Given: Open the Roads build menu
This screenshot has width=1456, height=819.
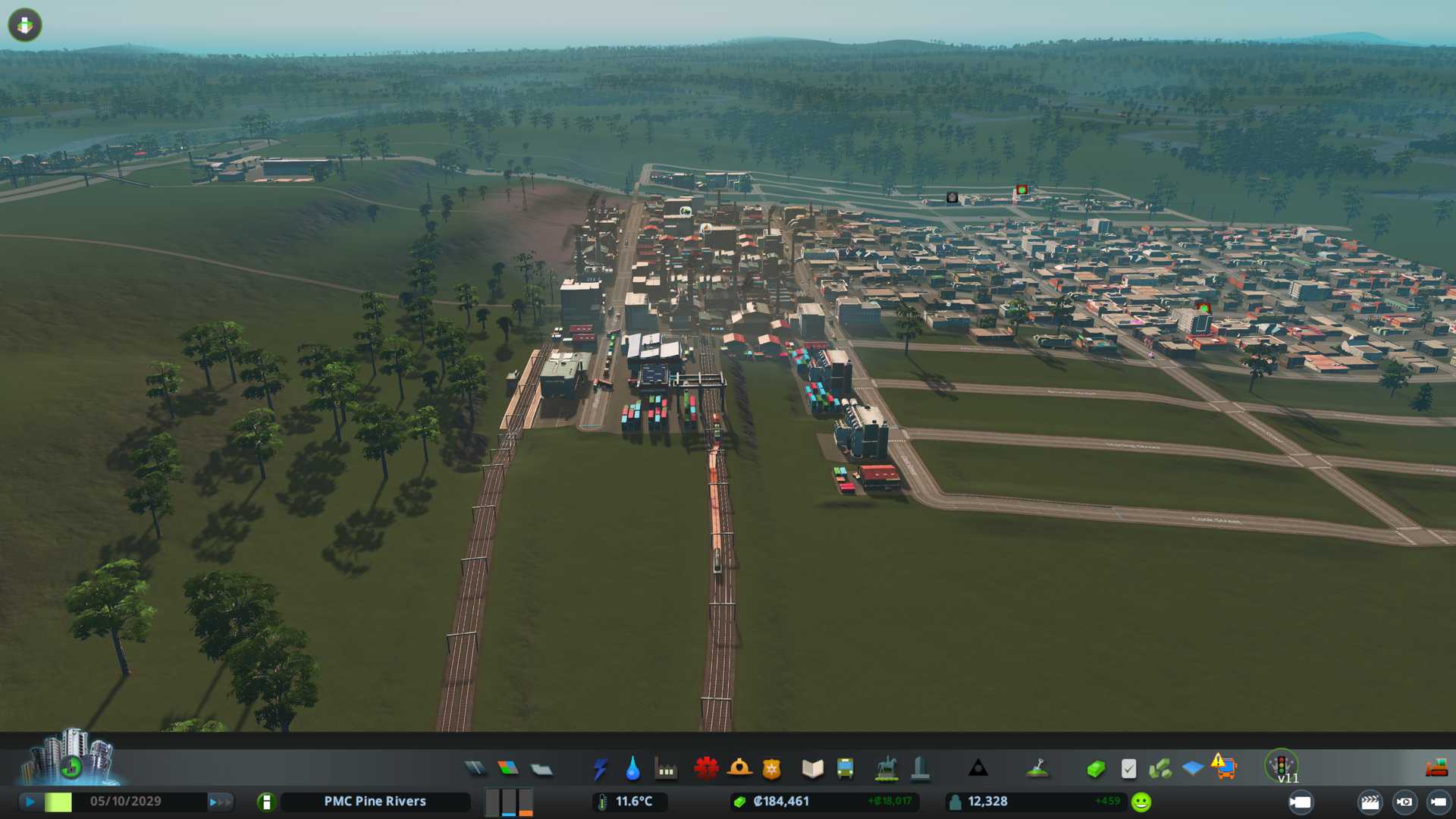Looking at the screenshot, I should click(475, 769).
